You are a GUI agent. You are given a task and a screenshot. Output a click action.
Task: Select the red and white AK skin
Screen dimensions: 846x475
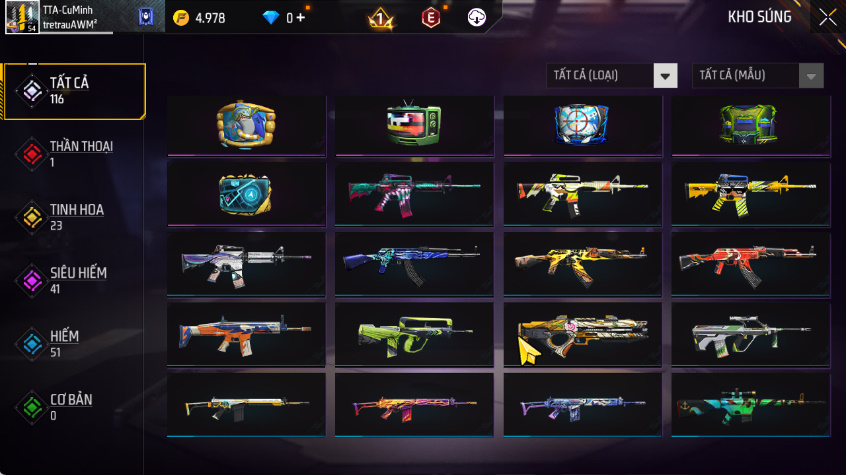tap(750, 262)
